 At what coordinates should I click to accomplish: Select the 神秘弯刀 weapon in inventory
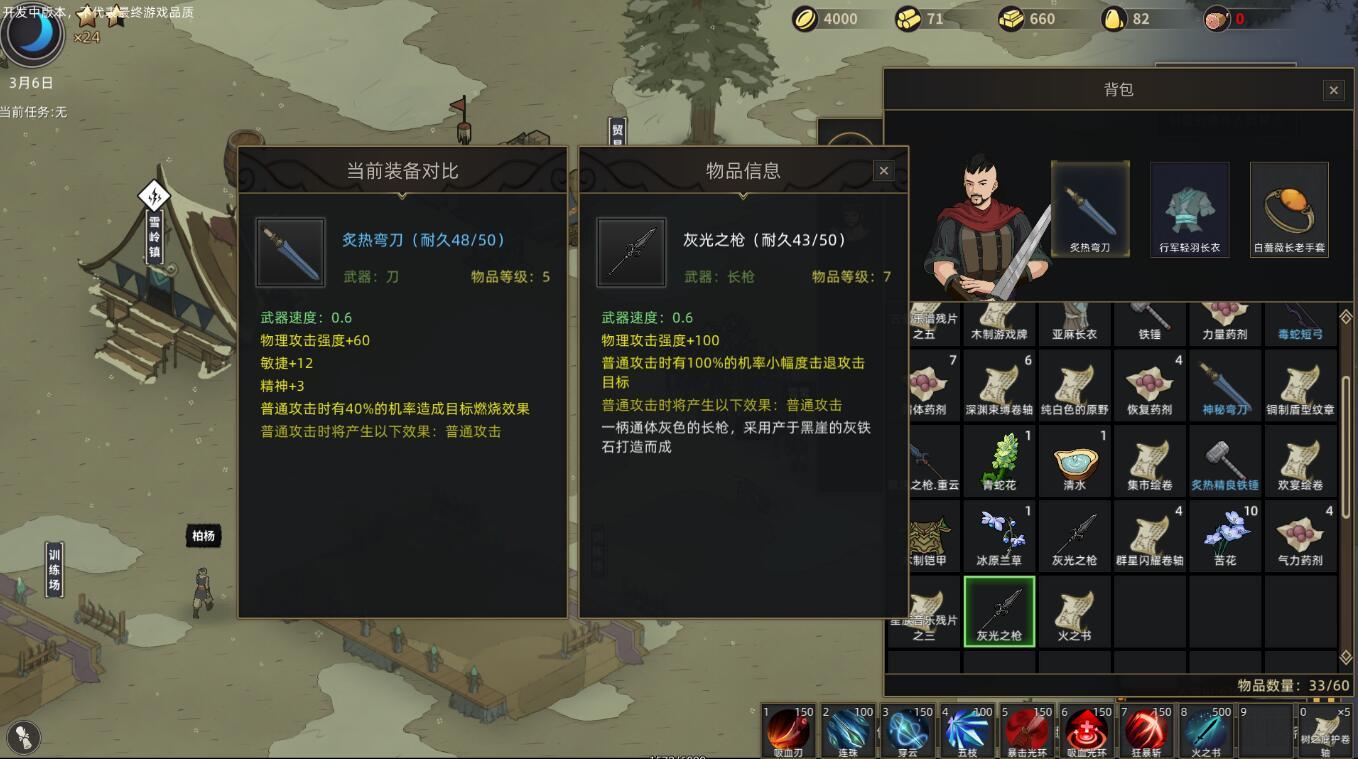1225,383
